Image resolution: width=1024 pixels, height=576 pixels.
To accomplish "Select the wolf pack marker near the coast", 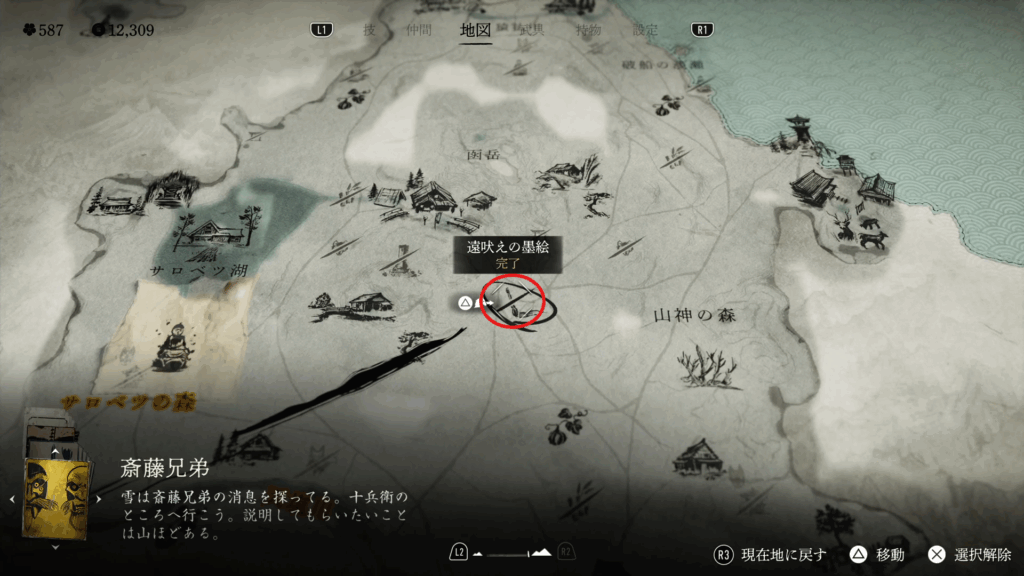I will tap(861, 234).
